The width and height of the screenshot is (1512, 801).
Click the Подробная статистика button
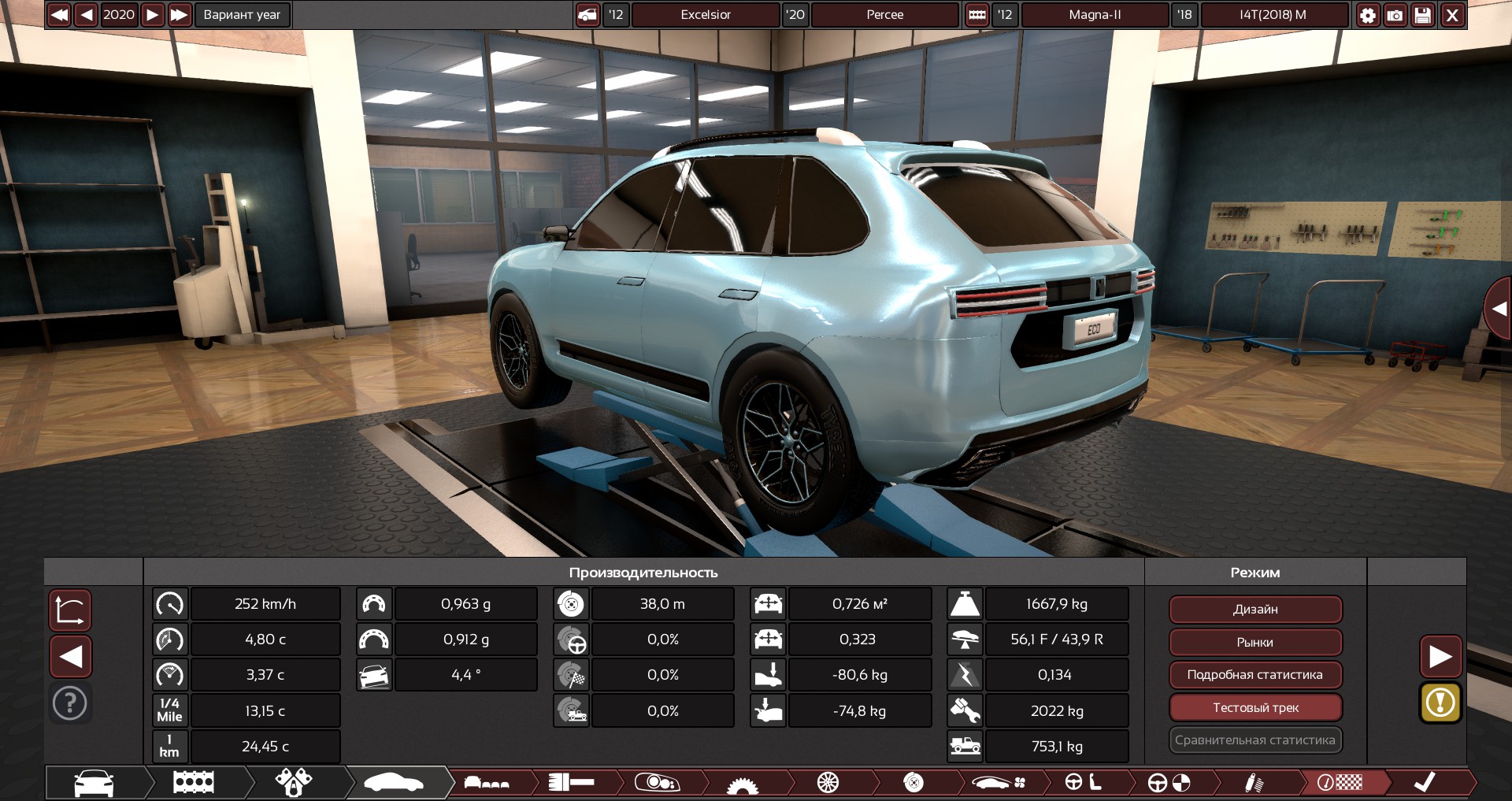1255,675
